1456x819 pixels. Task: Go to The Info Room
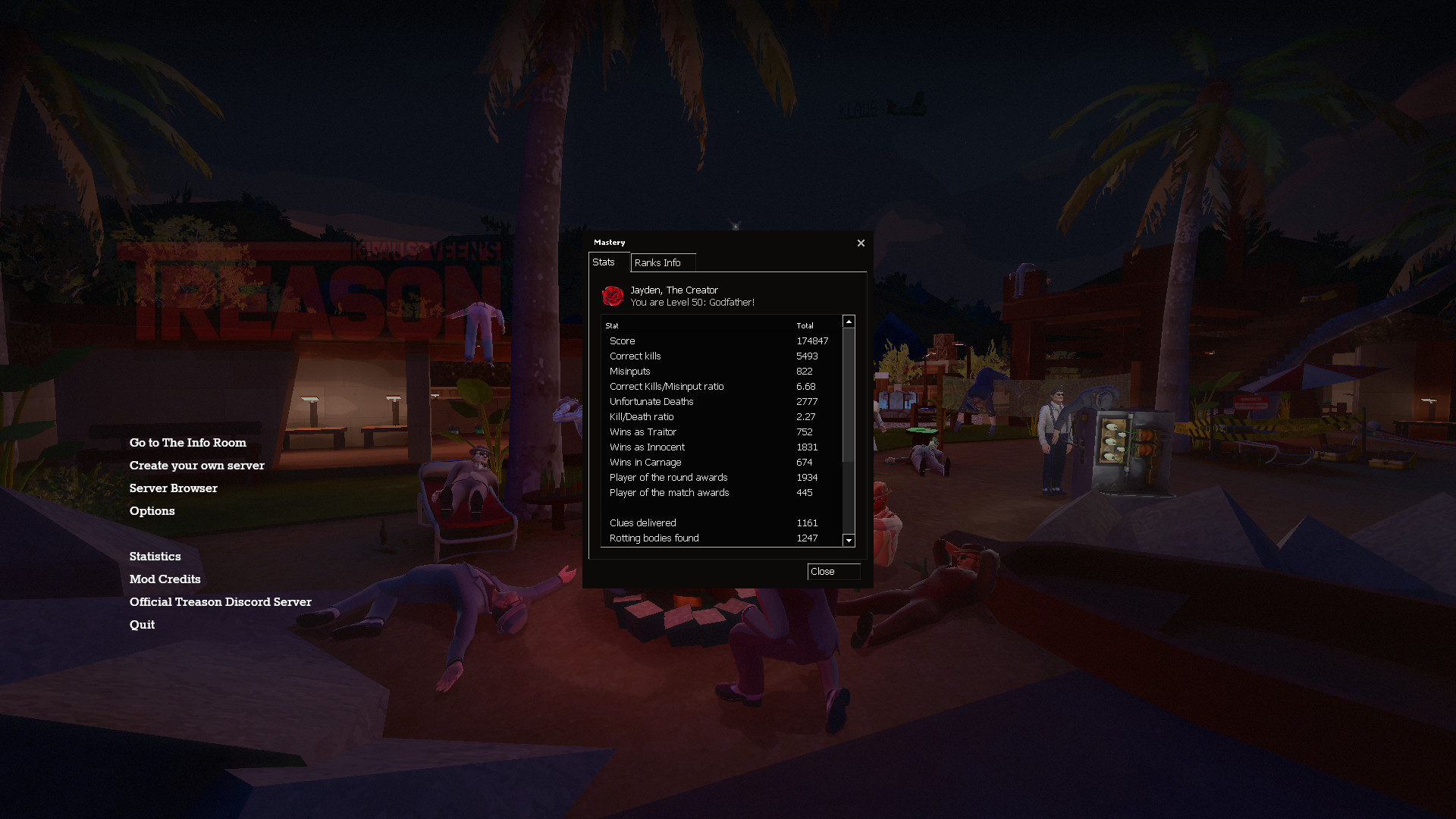[x=188, y=442]
